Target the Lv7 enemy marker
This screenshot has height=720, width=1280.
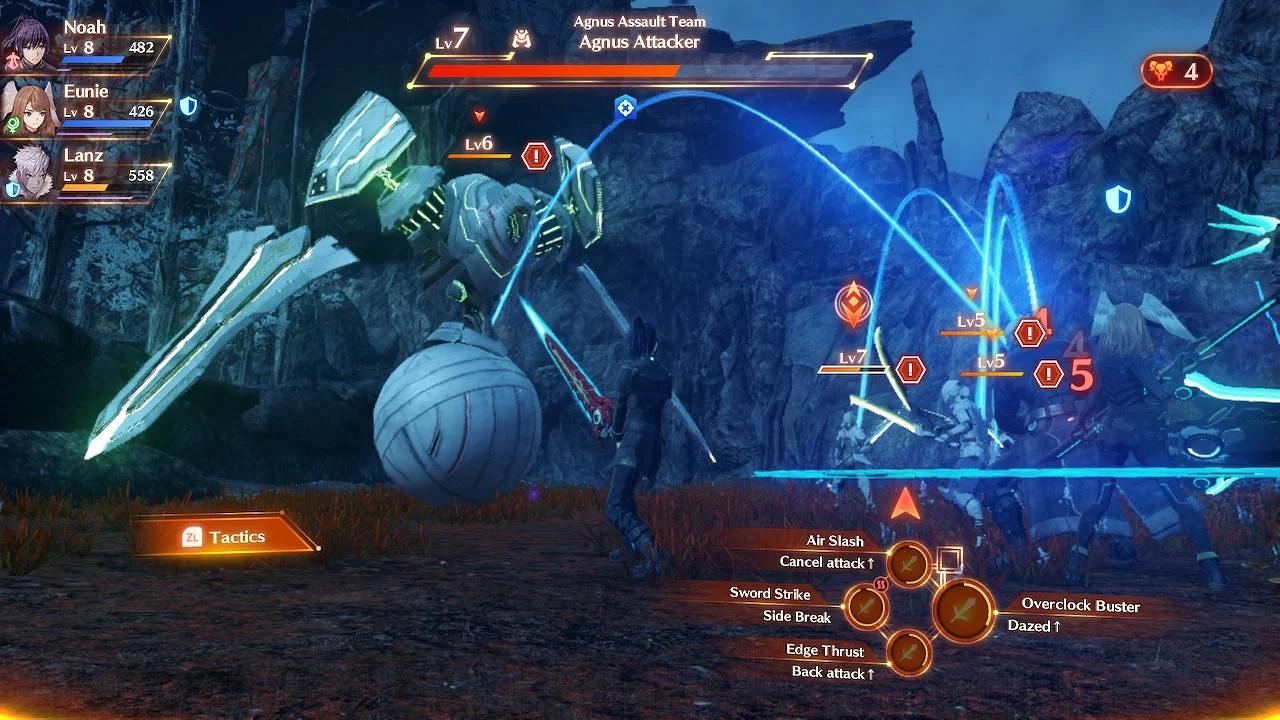click(x=853, y=359)
